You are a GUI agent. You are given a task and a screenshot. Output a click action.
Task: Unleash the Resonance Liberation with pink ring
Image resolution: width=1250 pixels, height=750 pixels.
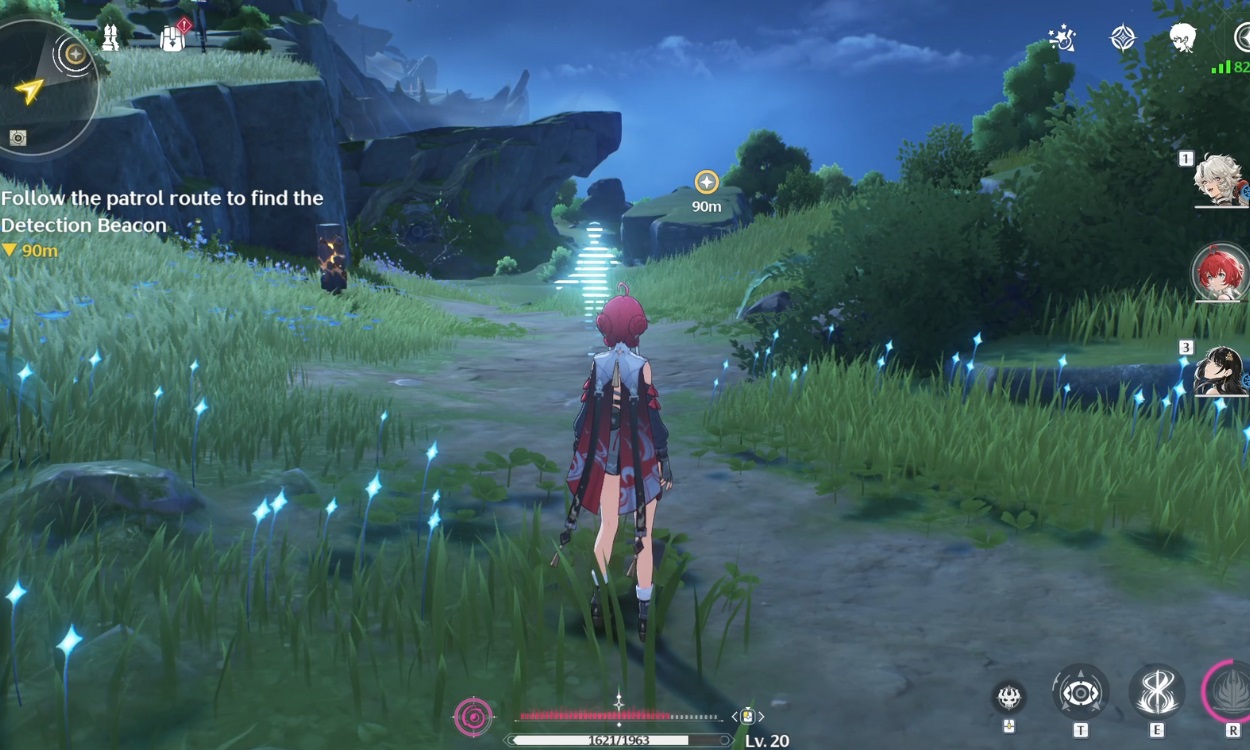coord(1230,692)
